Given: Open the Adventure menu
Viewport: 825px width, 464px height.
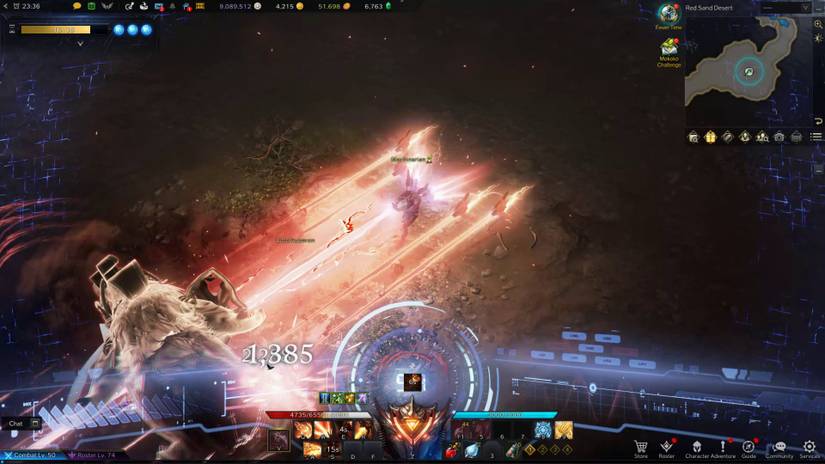Looking at the screenshot, I should point(721,447).
